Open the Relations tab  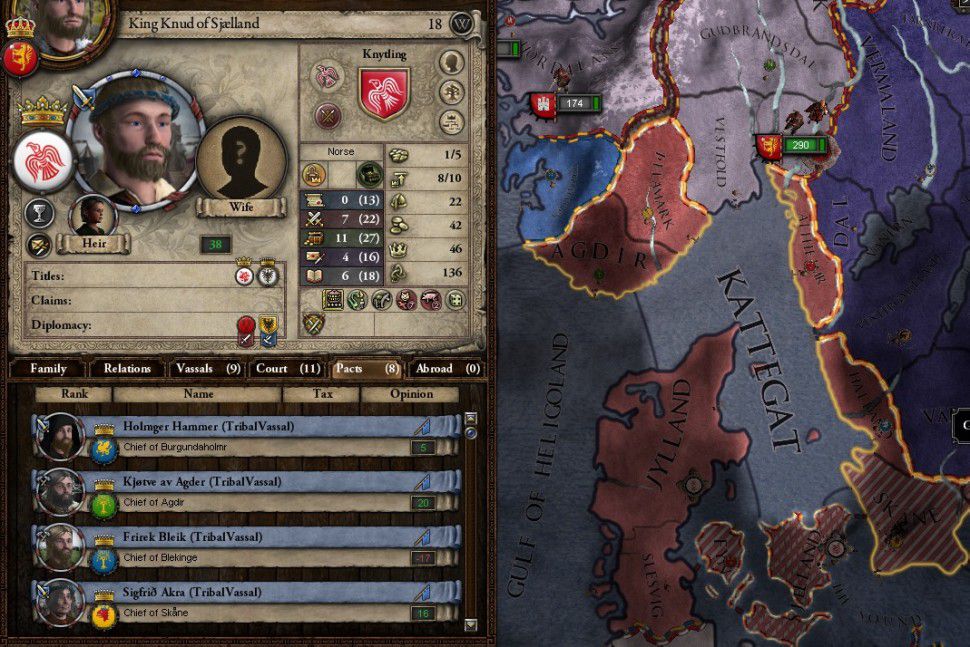pyautogui.click(x=127, y=368)
